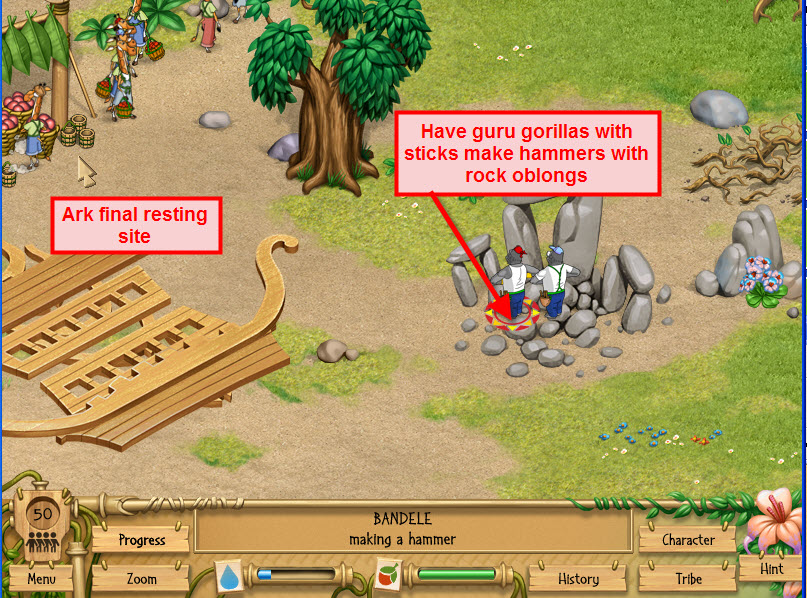Image resolution: width=807 pixels, height=598 pixels.
Task: Activate the Zoom button
Action: [x=141, y=578]
